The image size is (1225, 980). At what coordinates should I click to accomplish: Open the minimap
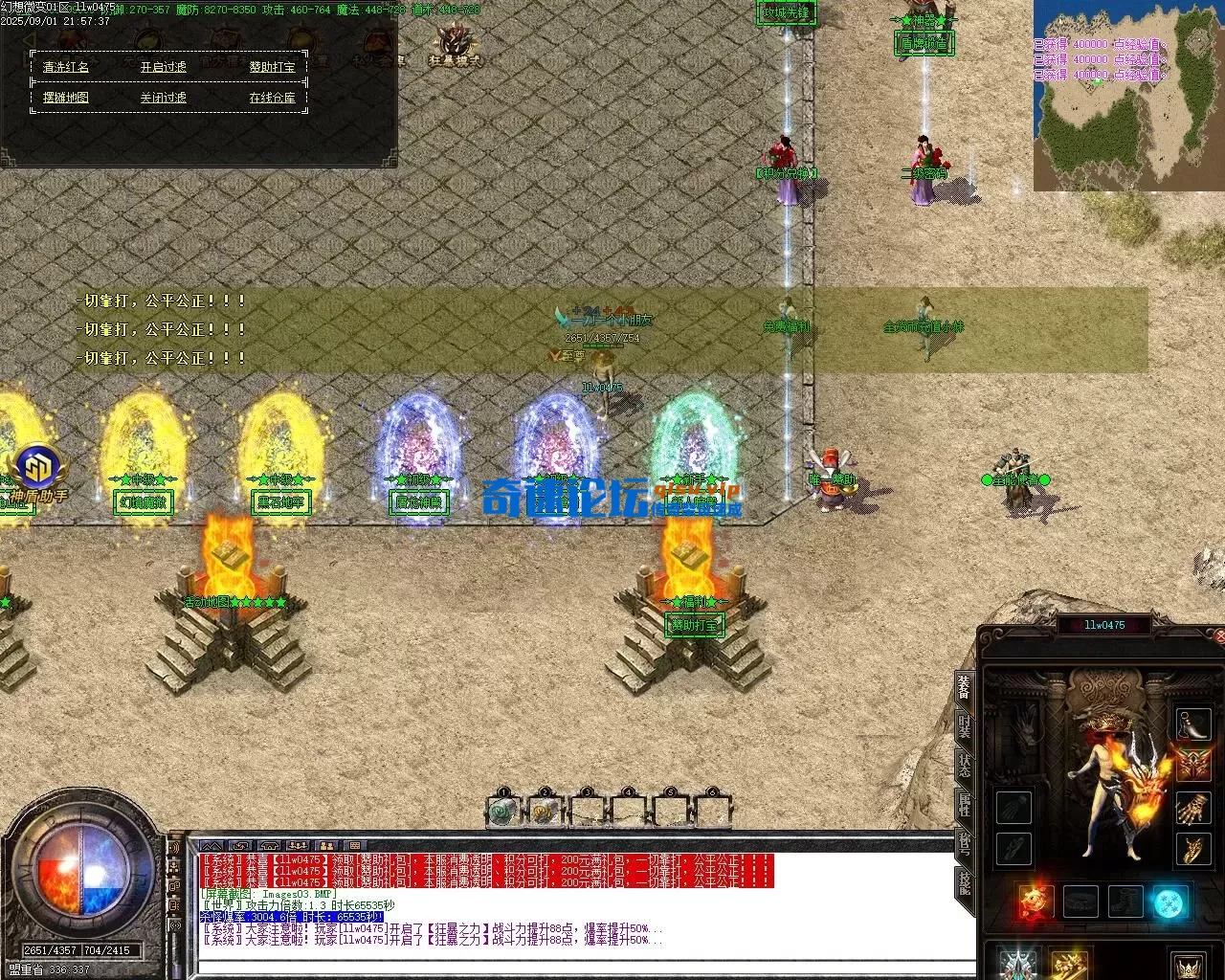1126,94
